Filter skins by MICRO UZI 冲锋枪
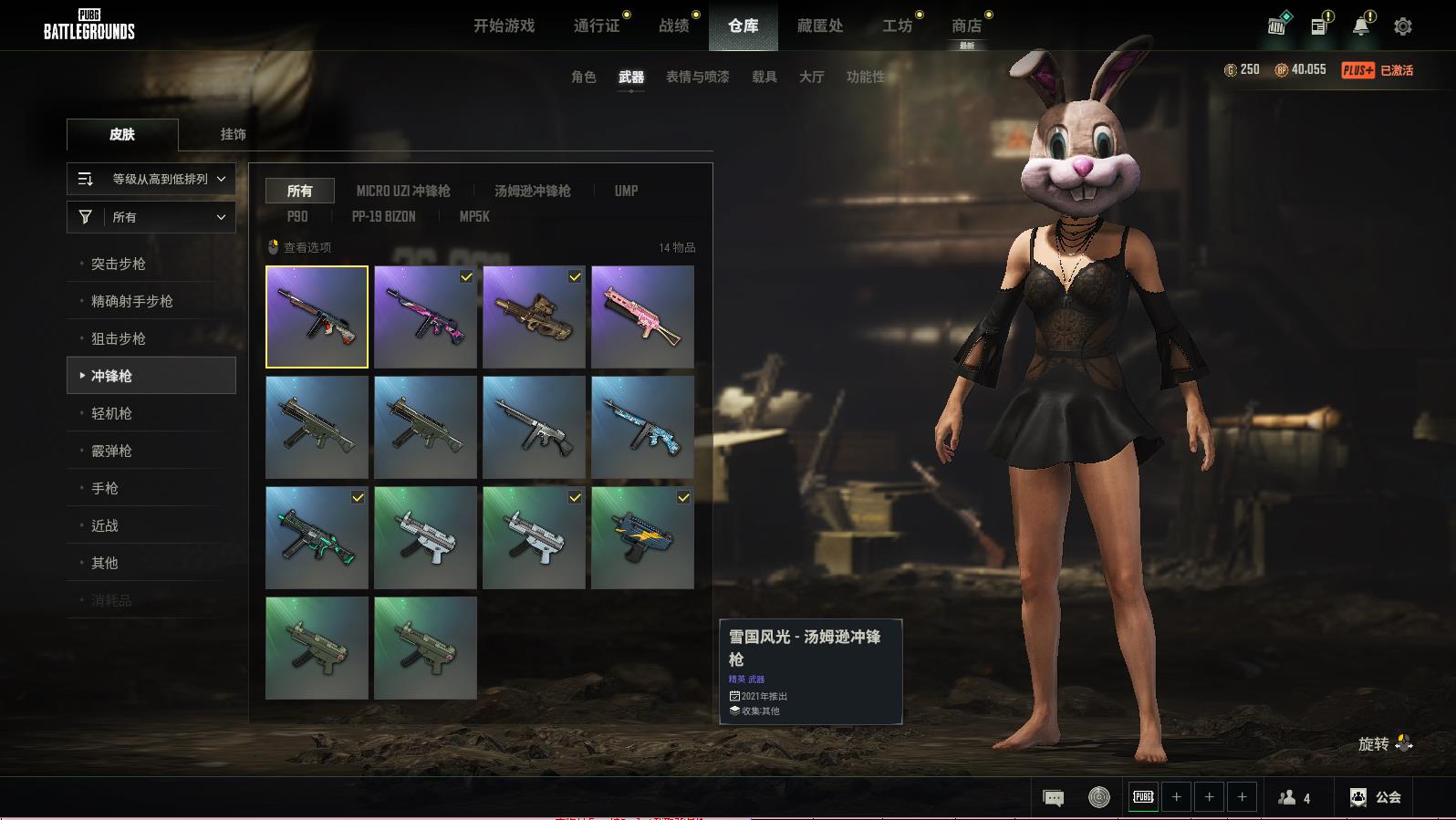Viewport: 1456px width, 820px height. pyautogui.click(x=403, y=191)
